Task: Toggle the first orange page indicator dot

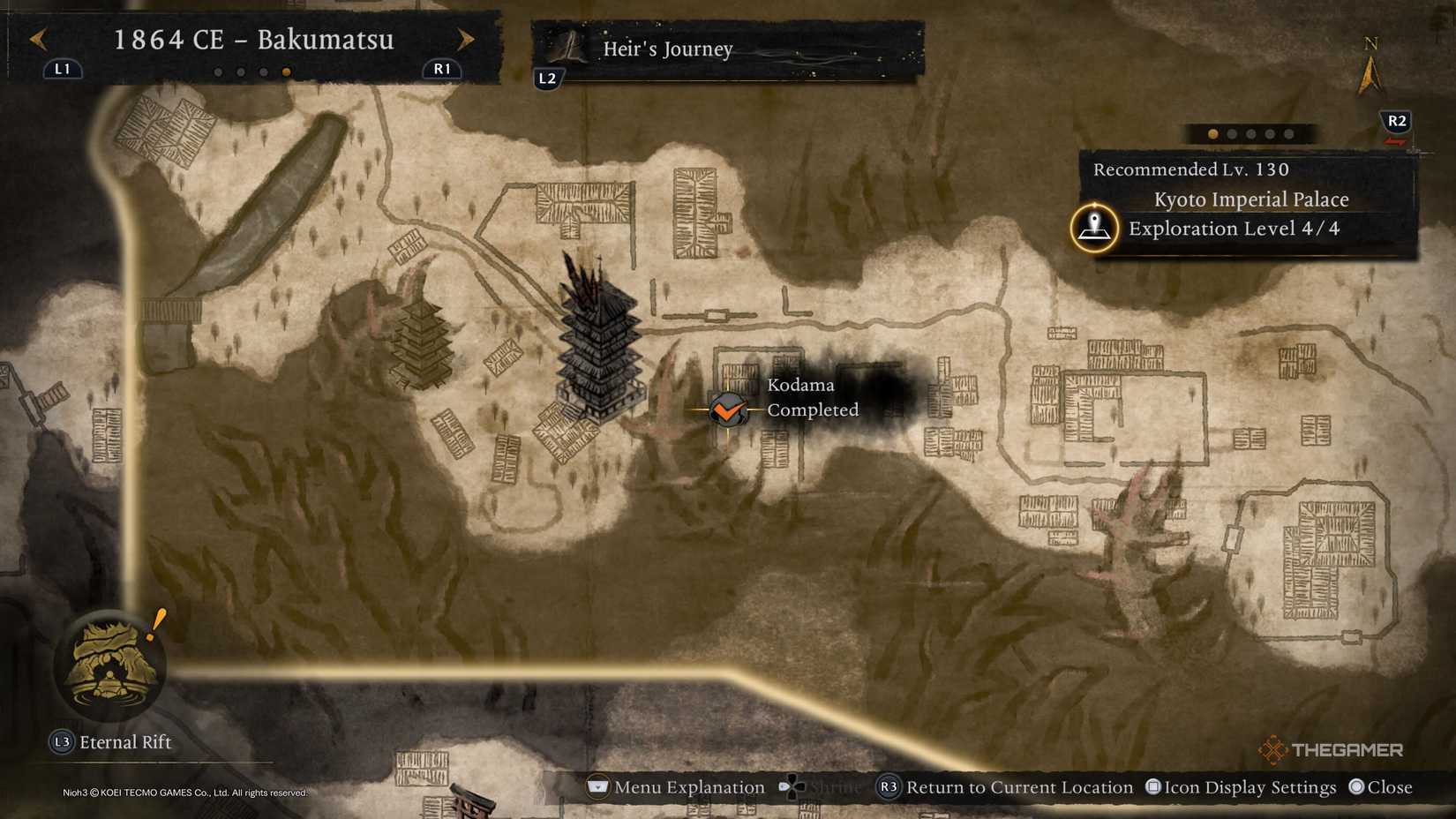Action: click(x=1212, y=133)
